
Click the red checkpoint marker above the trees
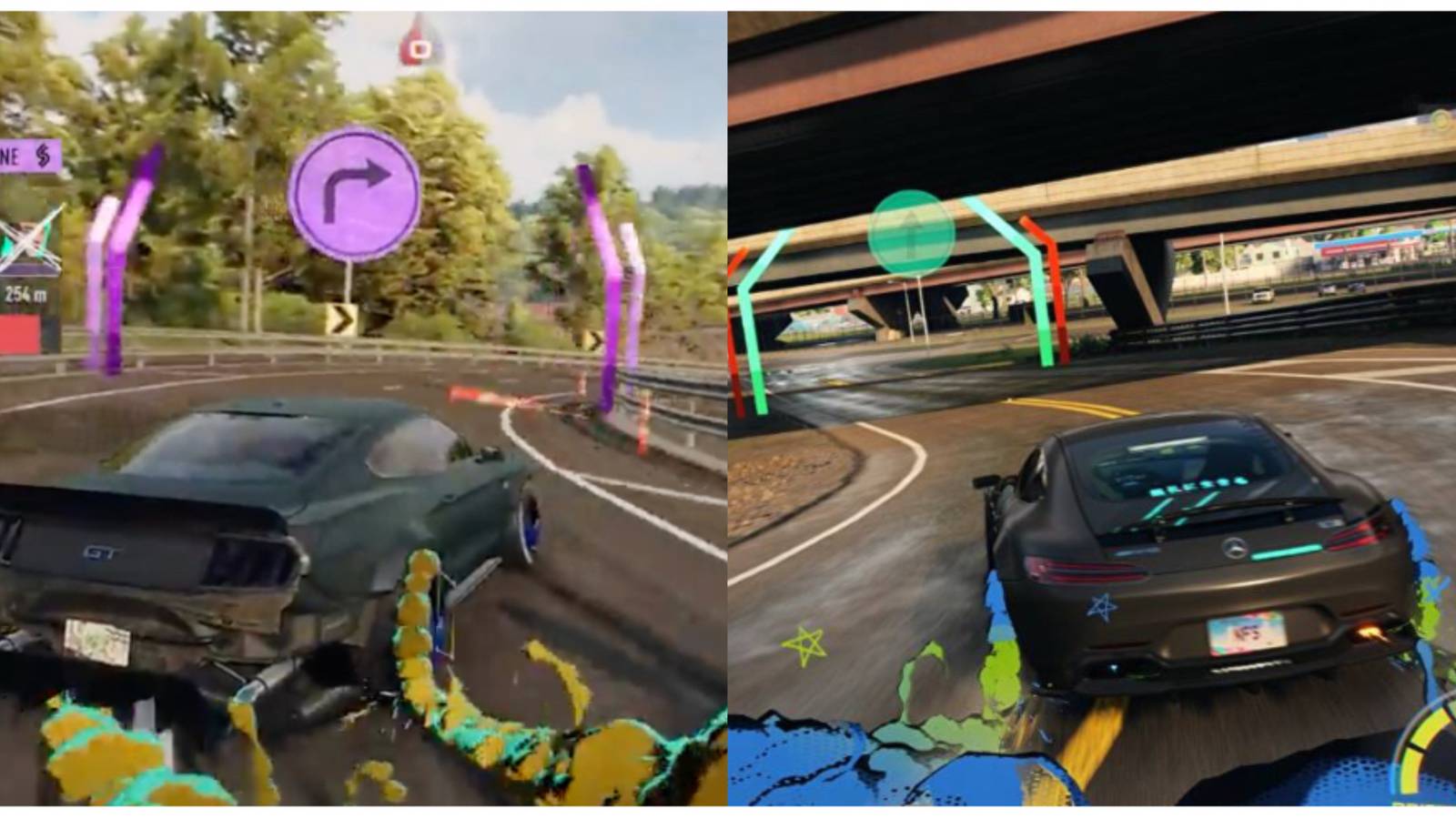(x=418, y=50)
